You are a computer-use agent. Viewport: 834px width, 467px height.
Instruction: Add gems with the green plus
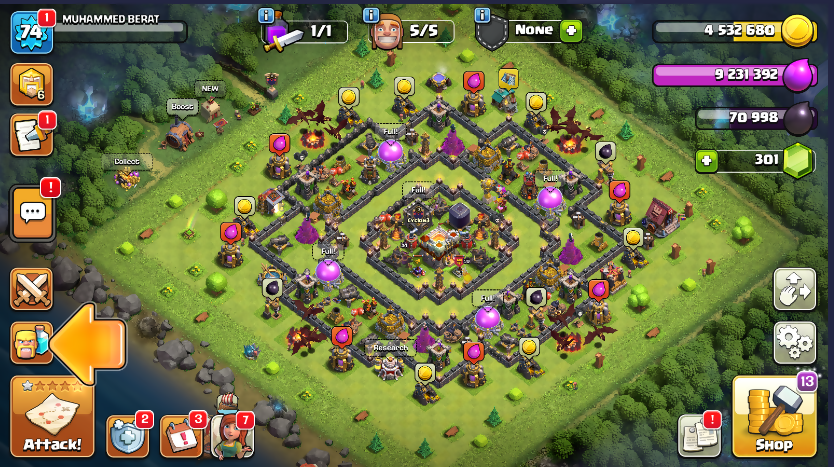[x=707, y=160]
